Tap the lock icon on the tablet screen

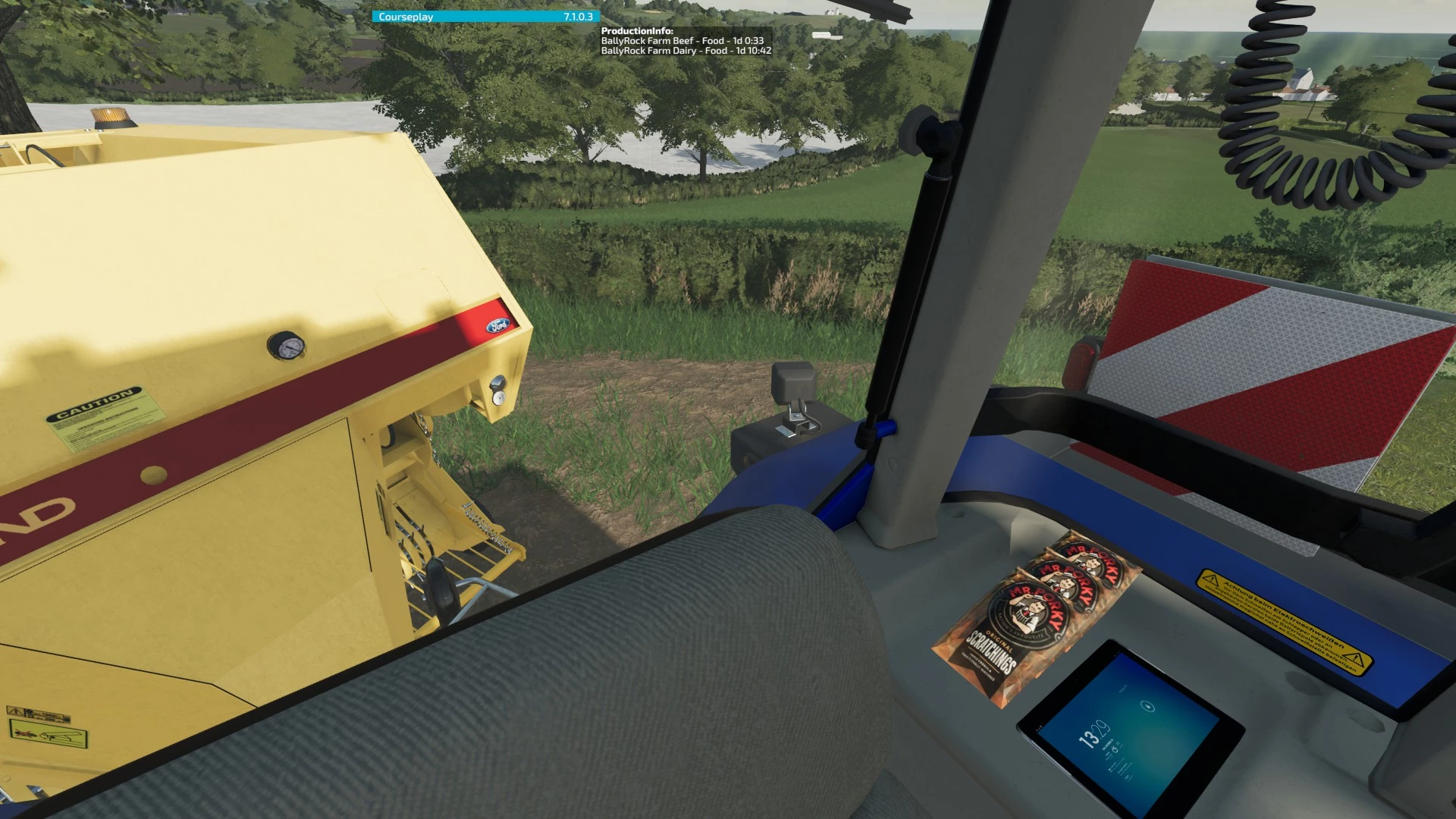tap(1149, 707)
